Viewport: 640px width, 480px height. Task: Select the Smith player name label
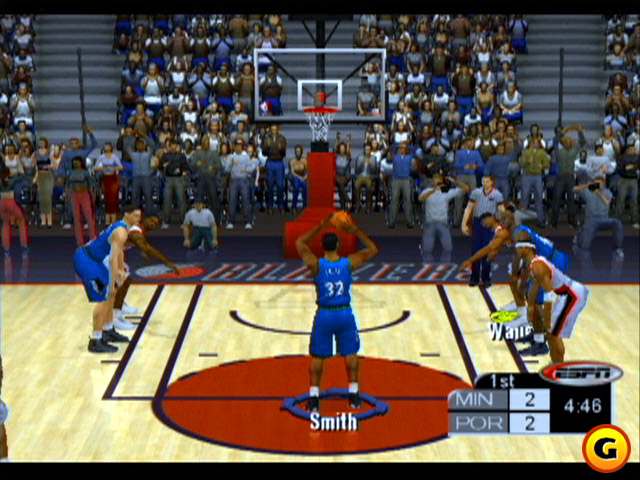click(333, 421)
